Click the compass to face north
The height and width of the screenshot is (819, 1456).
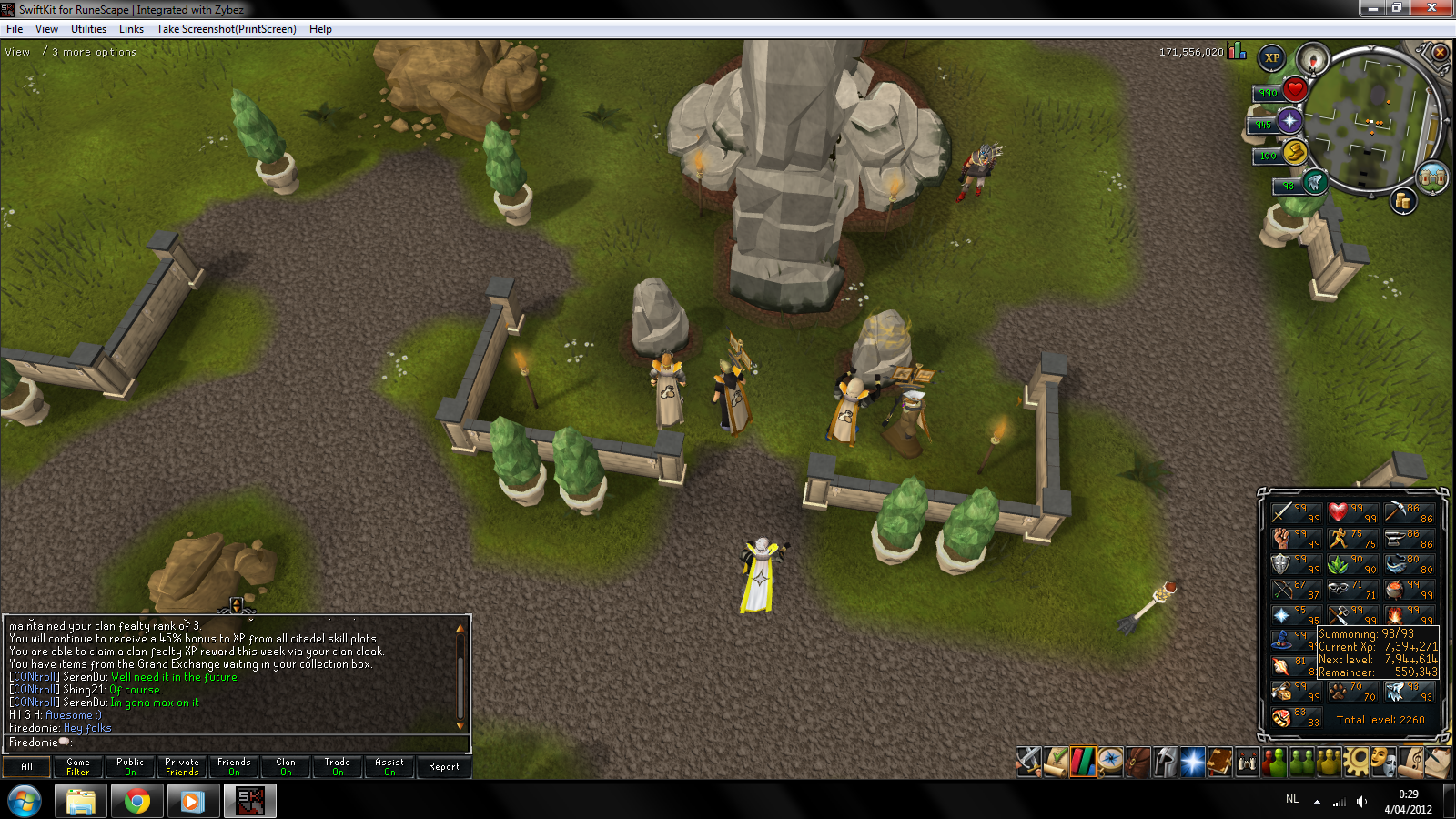pyautogui.click(x=1311, y=59)
